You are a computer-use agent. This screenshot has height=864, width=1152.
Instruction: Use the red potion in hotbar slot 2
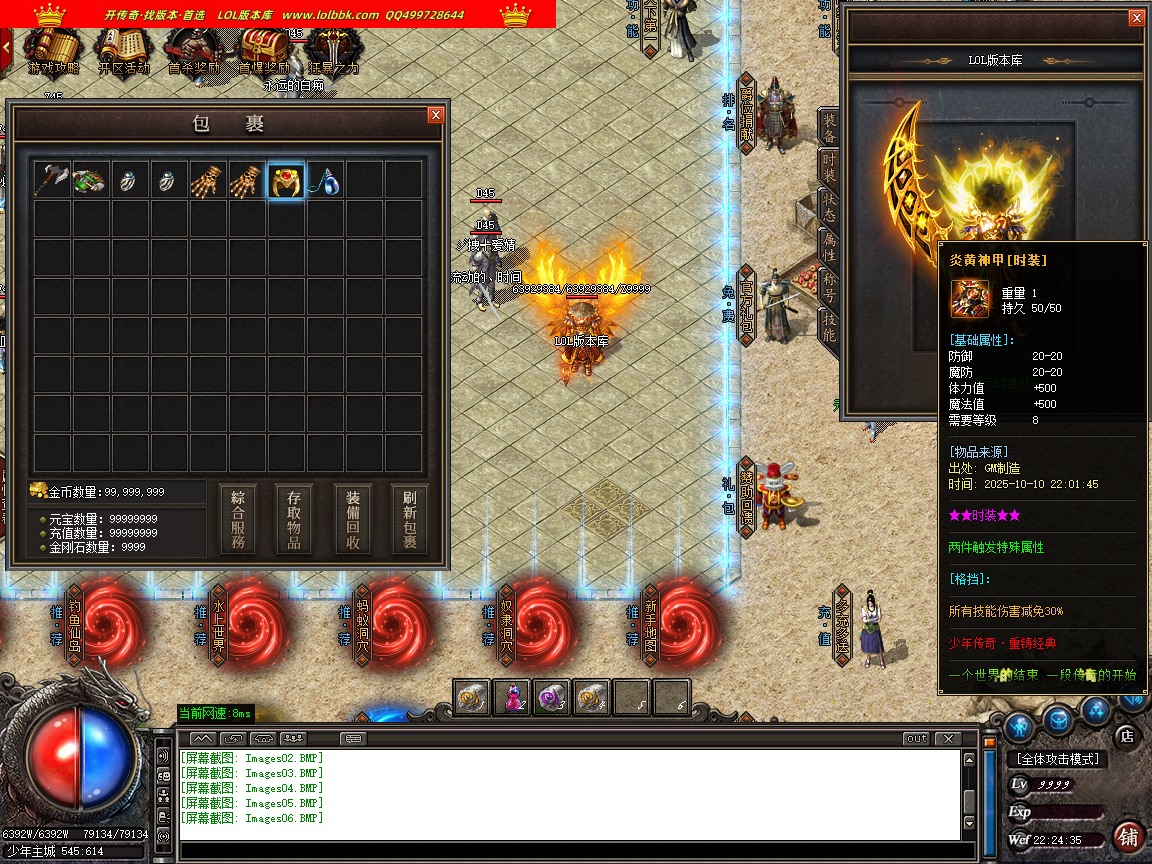click(x=512, y=697)
